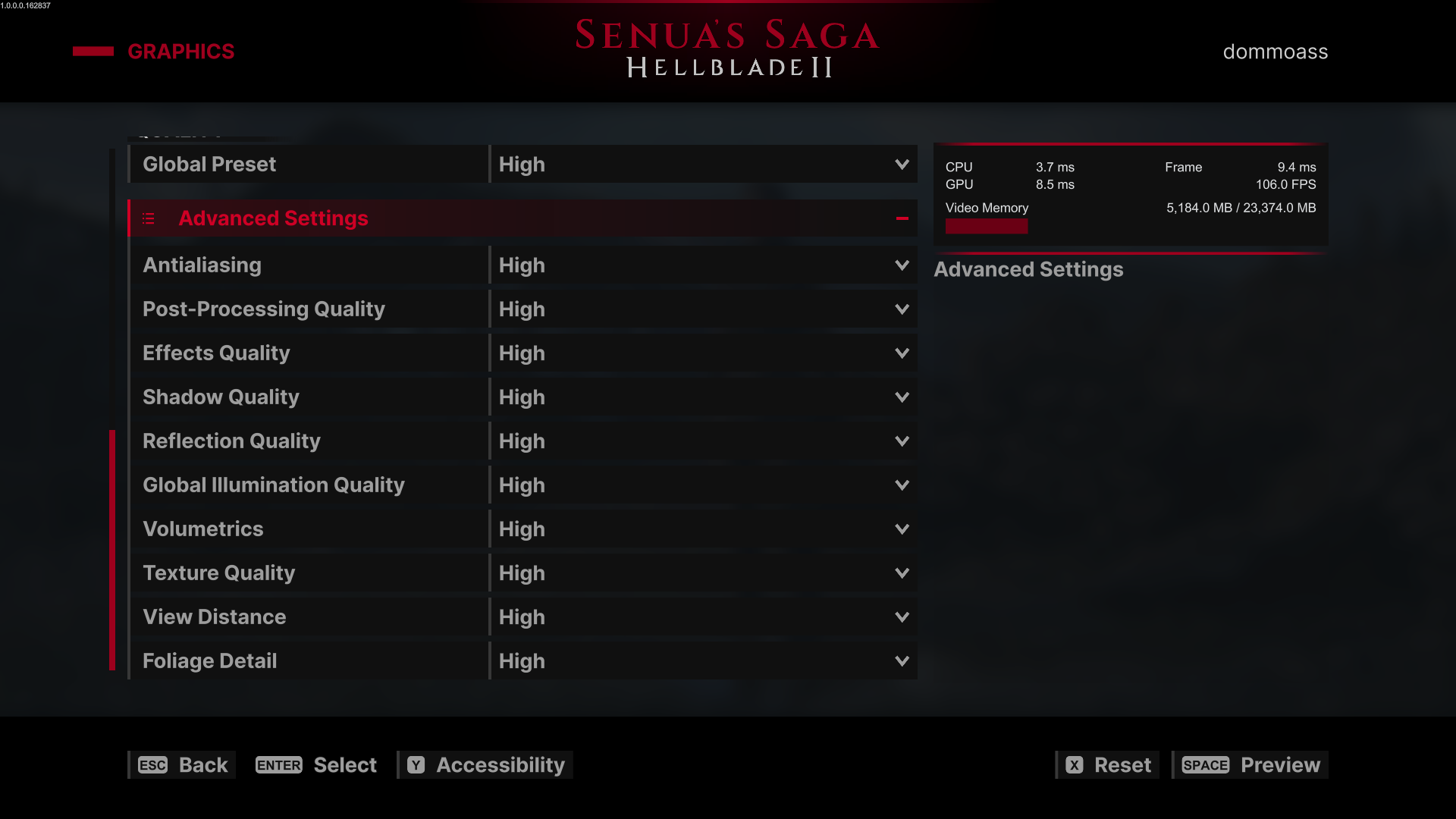Open the Post-Processing Quality dropdown
The width and height of the screenshot is (1456, 819).
703,309
